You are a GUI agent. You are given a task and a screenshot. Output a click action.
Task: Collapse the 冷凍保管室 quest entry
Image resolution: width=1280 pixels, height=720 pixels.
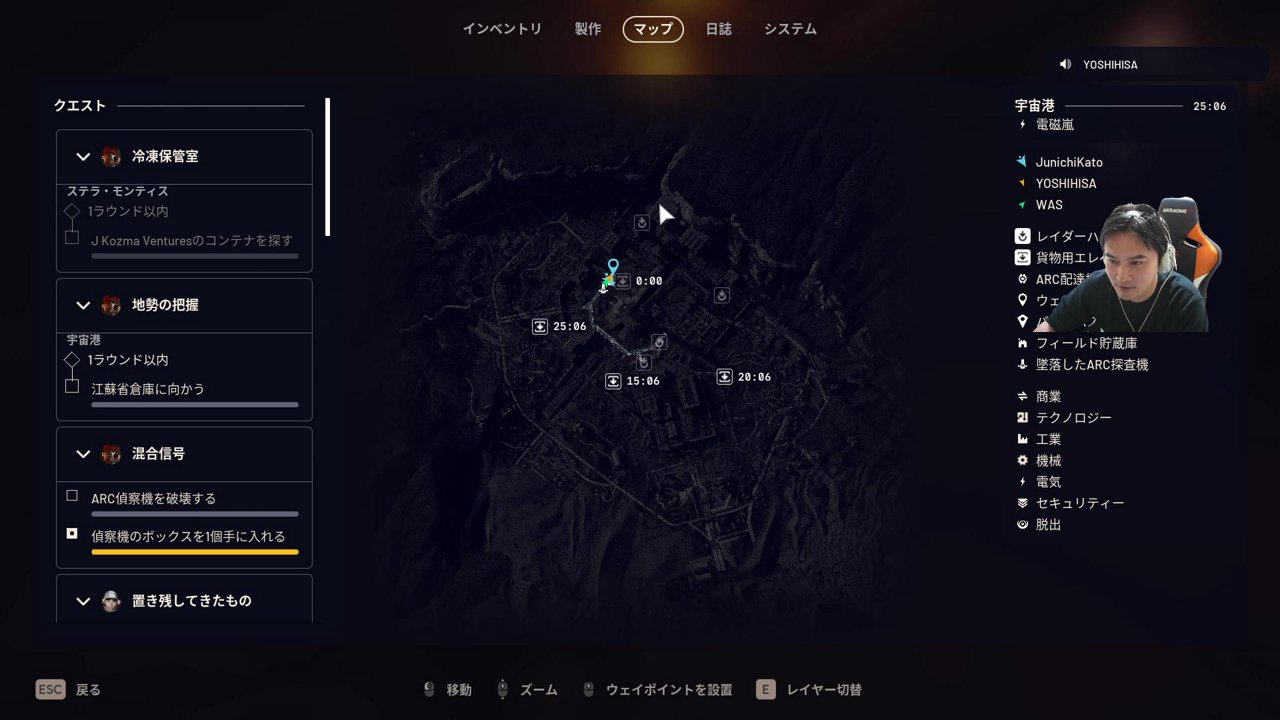click(x=83, y=156)
